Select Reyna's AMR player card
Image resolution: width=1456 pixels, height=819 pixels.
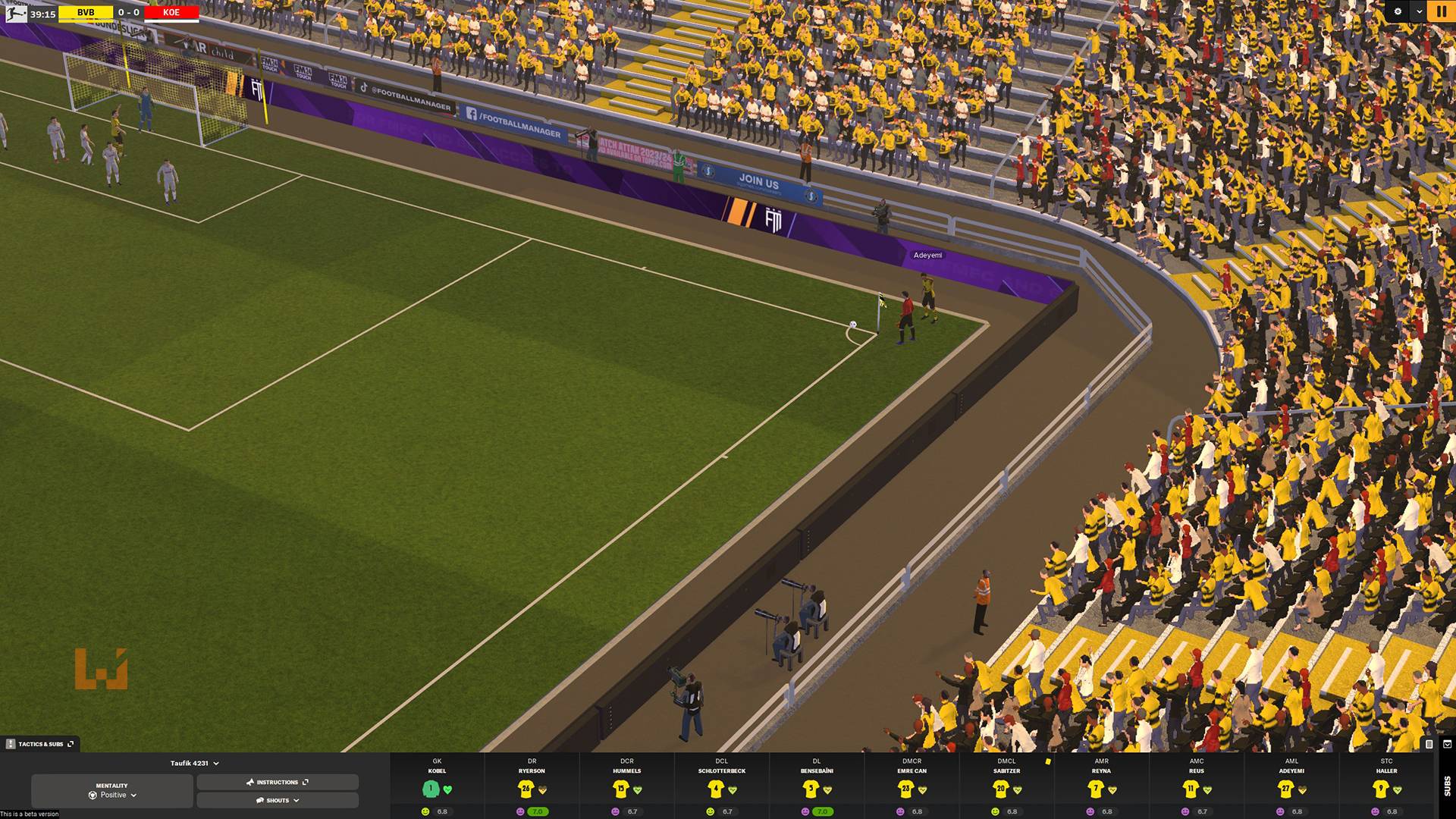click(x=1101, y=786)
